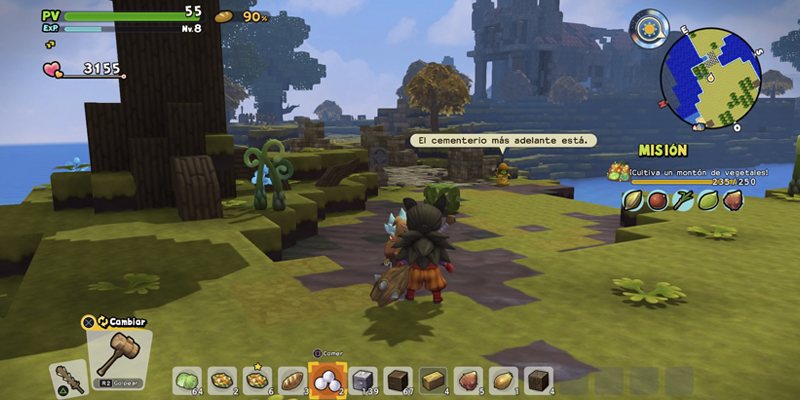Select the grey stone block slot
The image size is (800, 400).
tap(364, 379)
